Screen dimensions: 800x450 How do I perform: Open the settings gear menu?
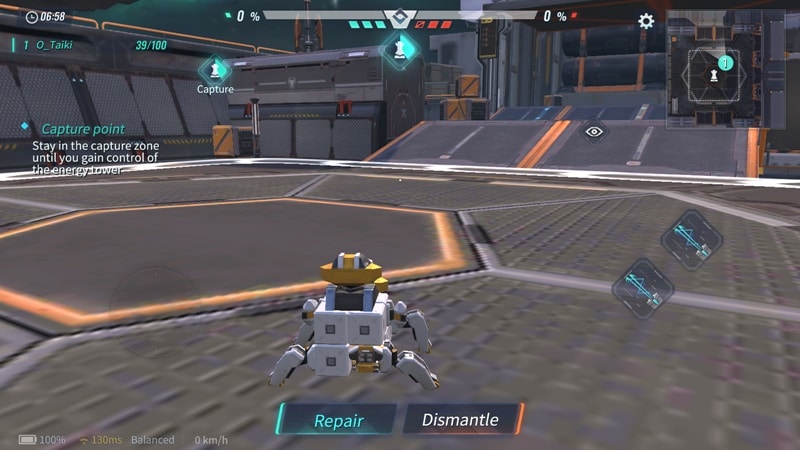click(646, 20)
